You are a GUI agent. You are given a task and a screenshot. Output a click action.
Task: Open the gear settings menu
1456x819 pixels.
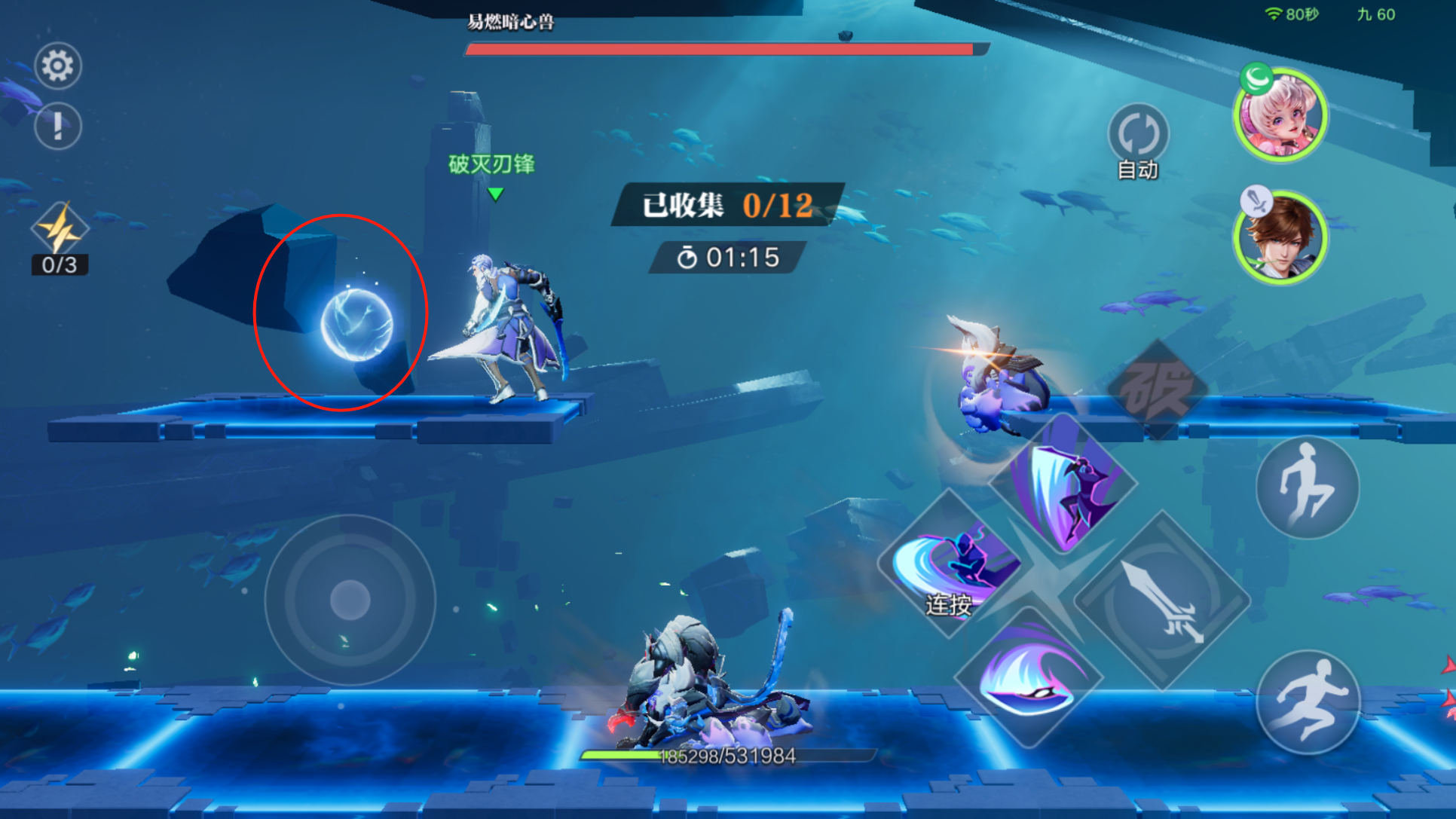(57, 66)
